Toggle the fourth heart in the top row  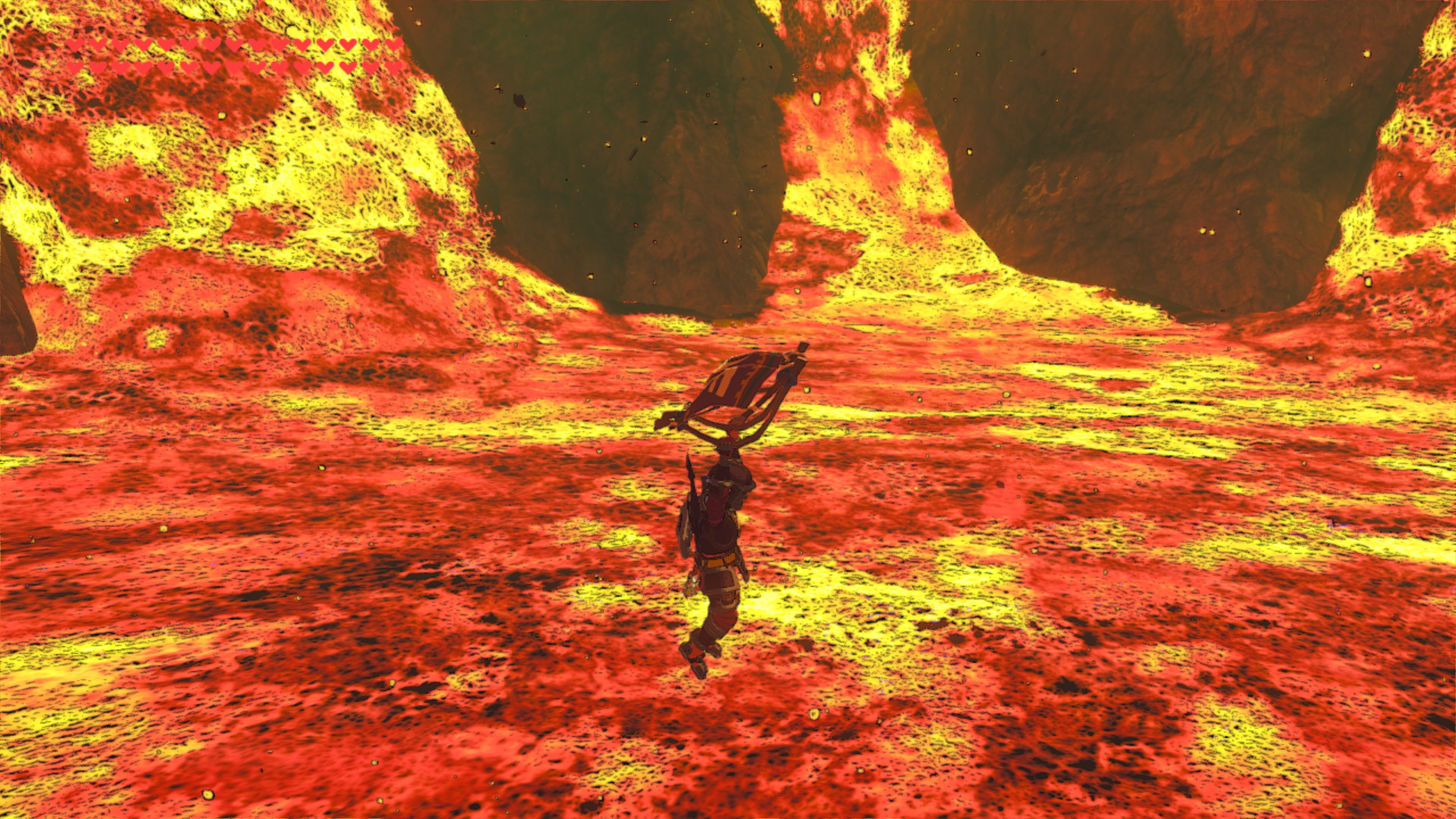[144, 45]
